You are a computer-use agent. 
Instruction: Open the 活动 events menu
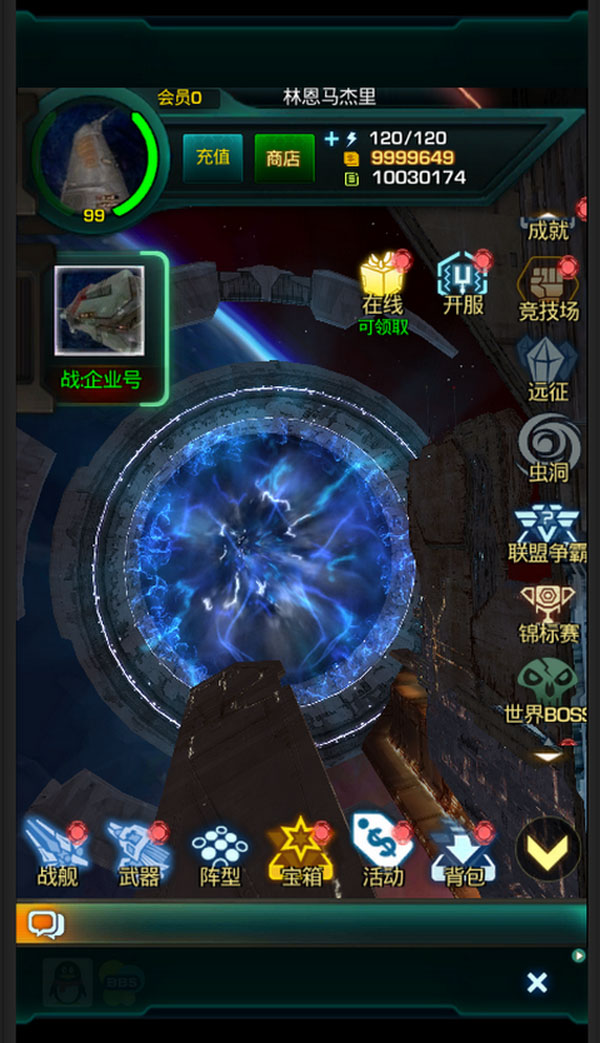383,853
